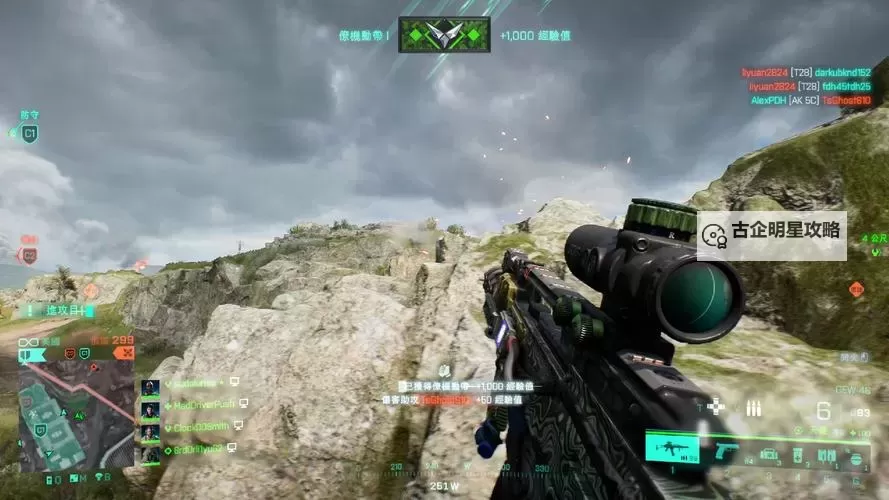Select the AlexPDH kill feed entry

coord(810,101)
